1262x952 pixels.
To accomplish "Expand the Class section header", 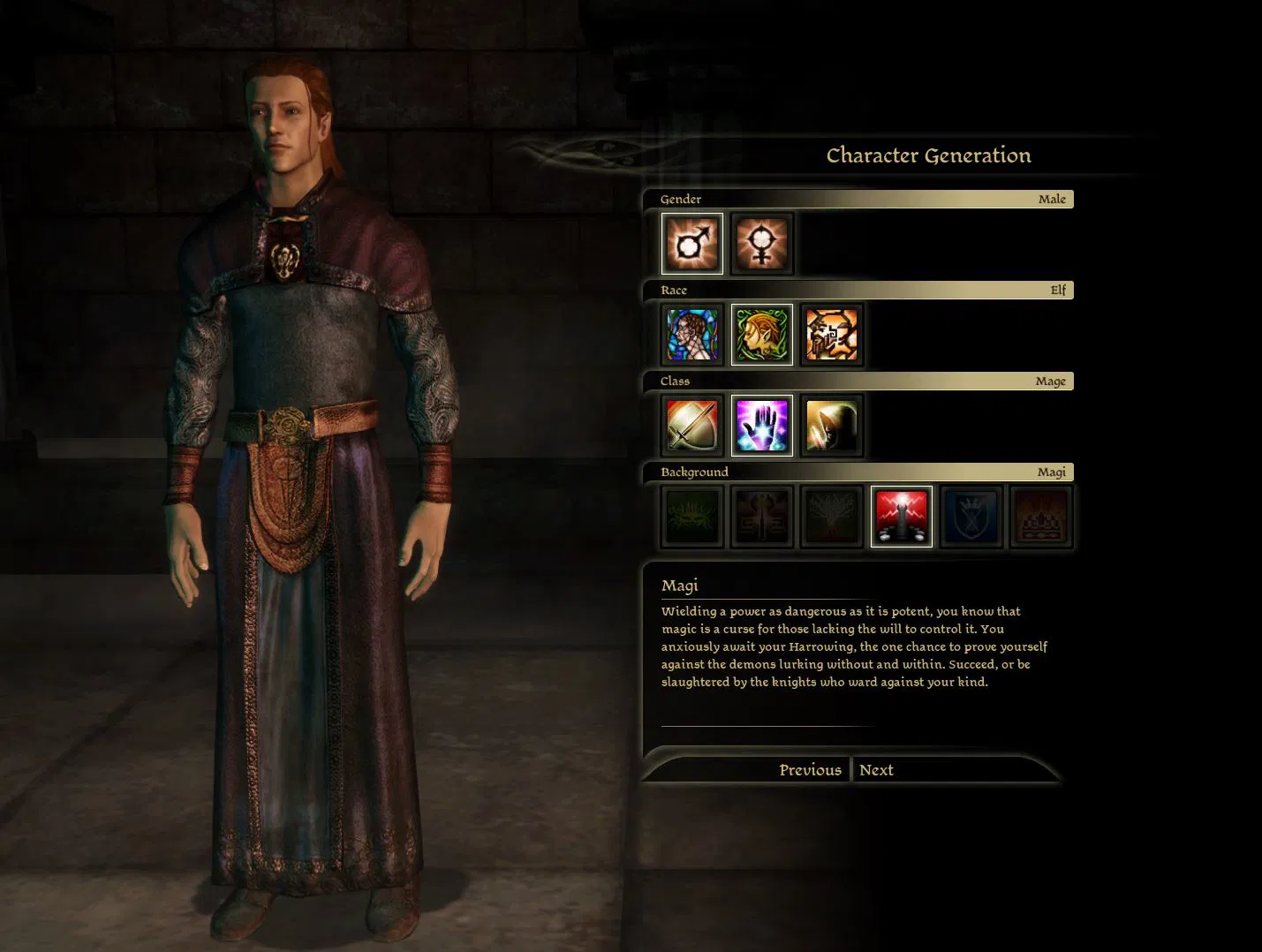I will (861, 381).
